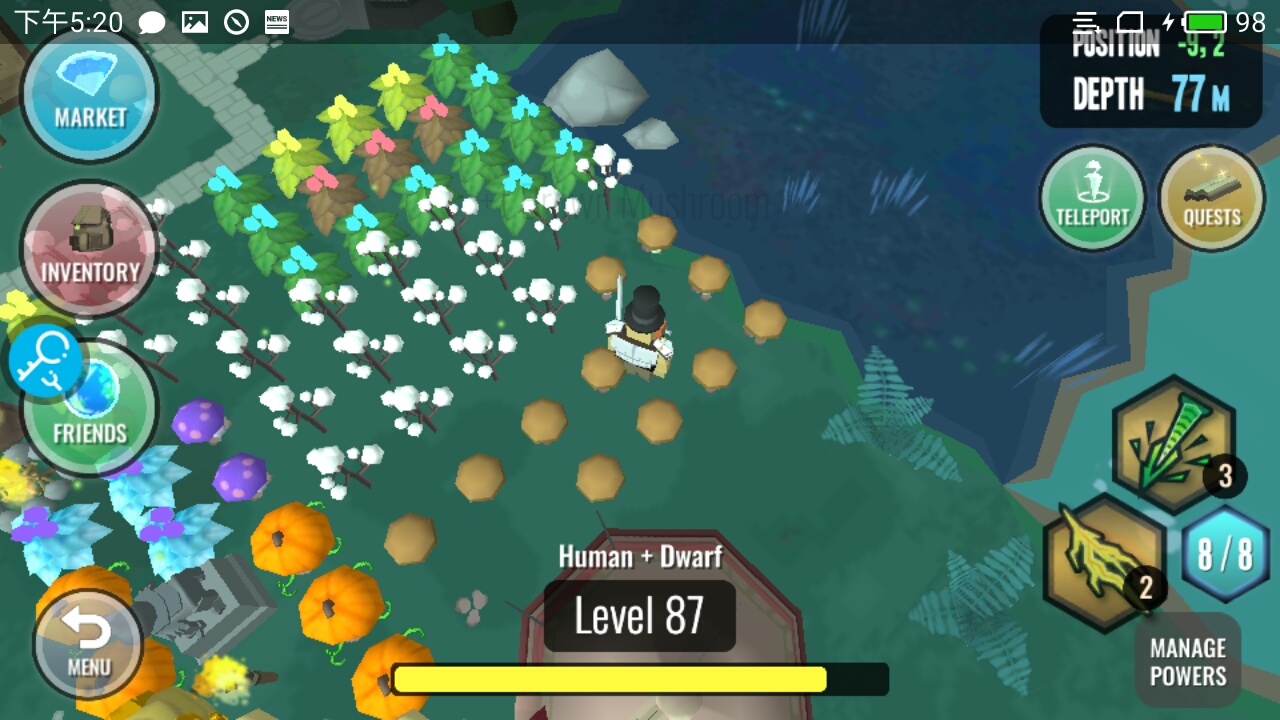Viewport: 1280px width, 720px height.
Task: Use the yellow lightning power
Action: 1103,561
